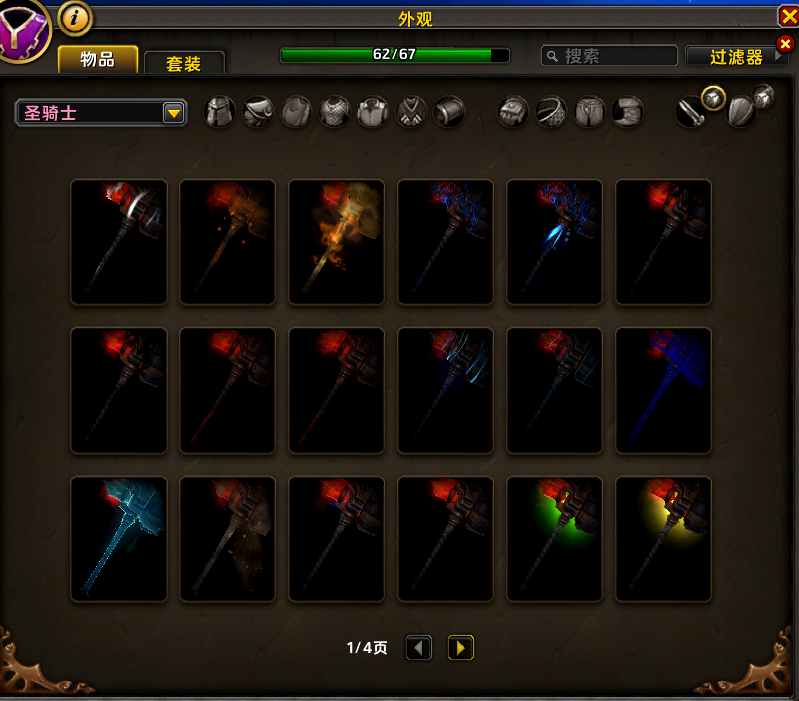Show leg armor appearances

point(590,111)
